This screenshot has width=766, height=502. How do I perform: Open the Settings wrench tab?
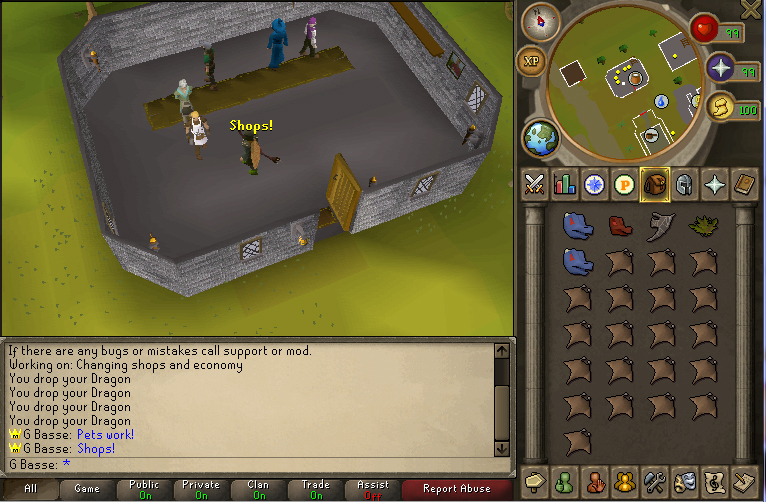[654, 480]
